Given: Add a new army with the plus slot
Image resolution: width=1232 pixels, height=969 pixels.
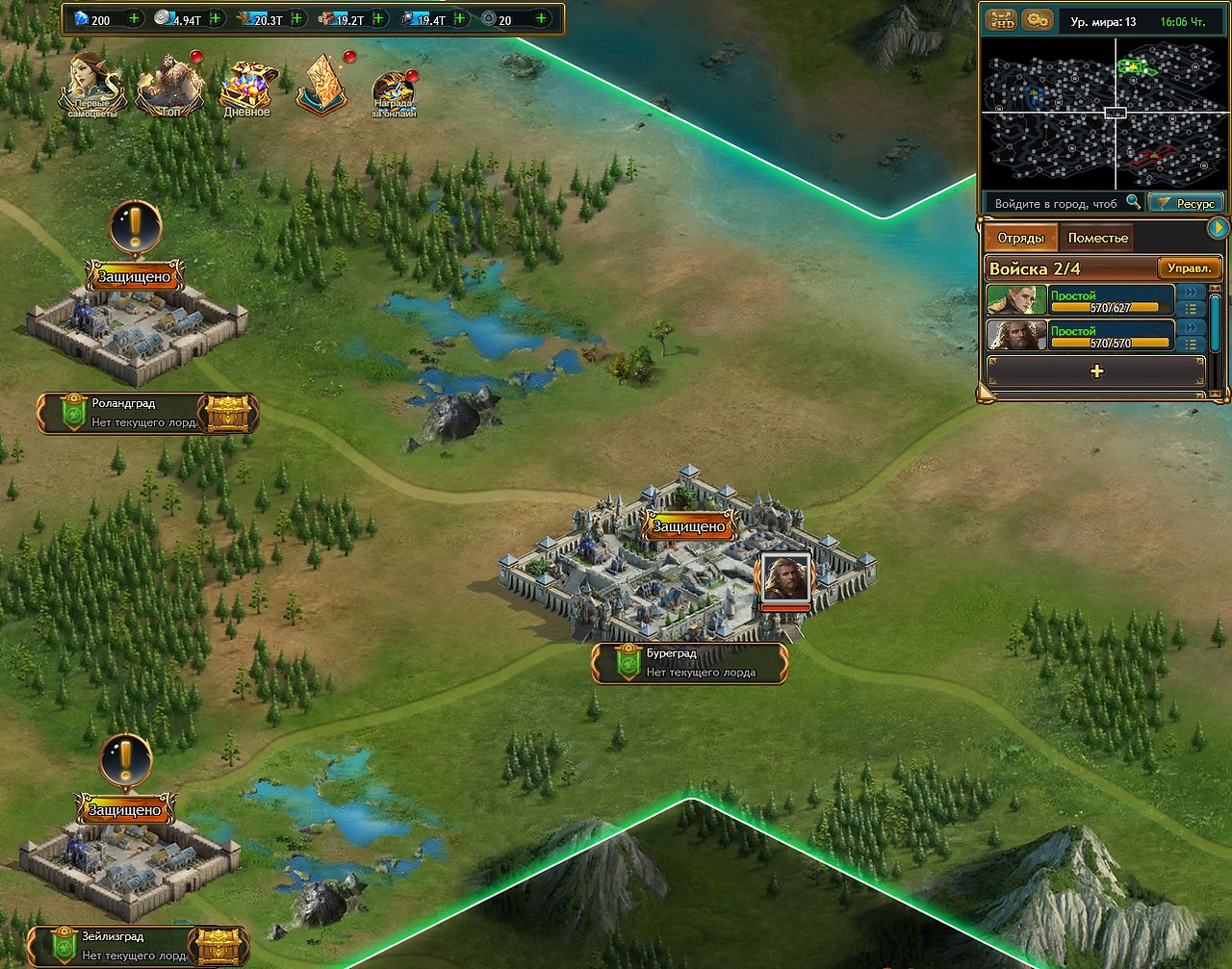Looking at the screenshot, I should (x=1096, y=371).
